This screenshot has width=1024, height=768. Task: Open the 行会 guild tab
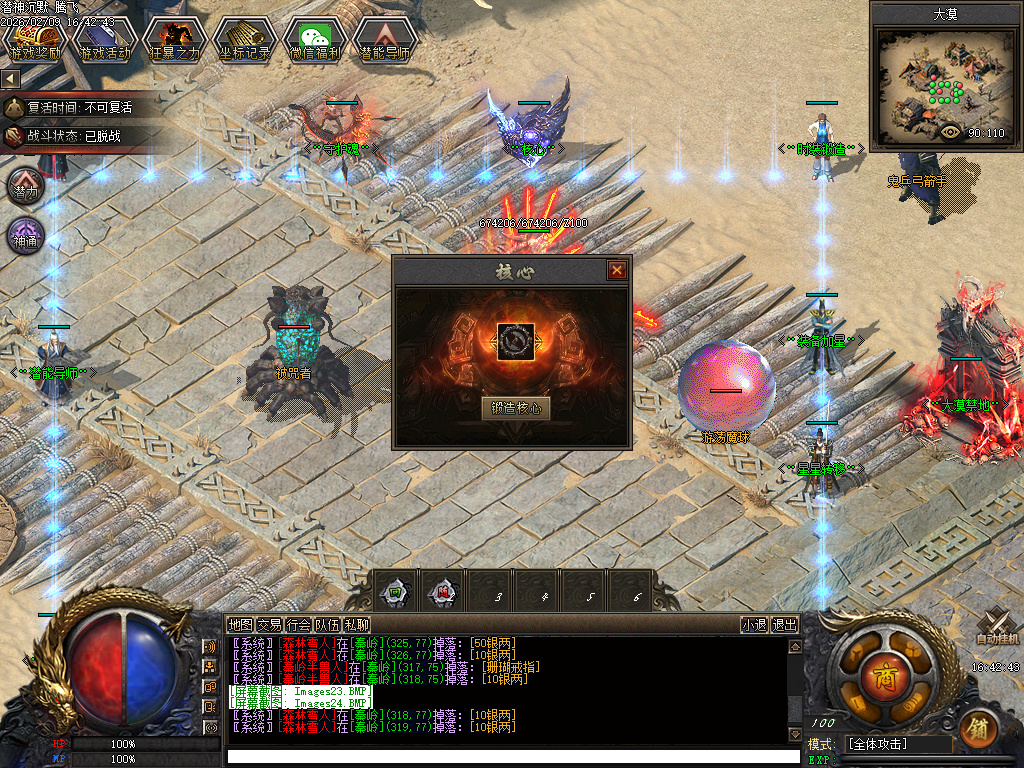click(298, 625)
